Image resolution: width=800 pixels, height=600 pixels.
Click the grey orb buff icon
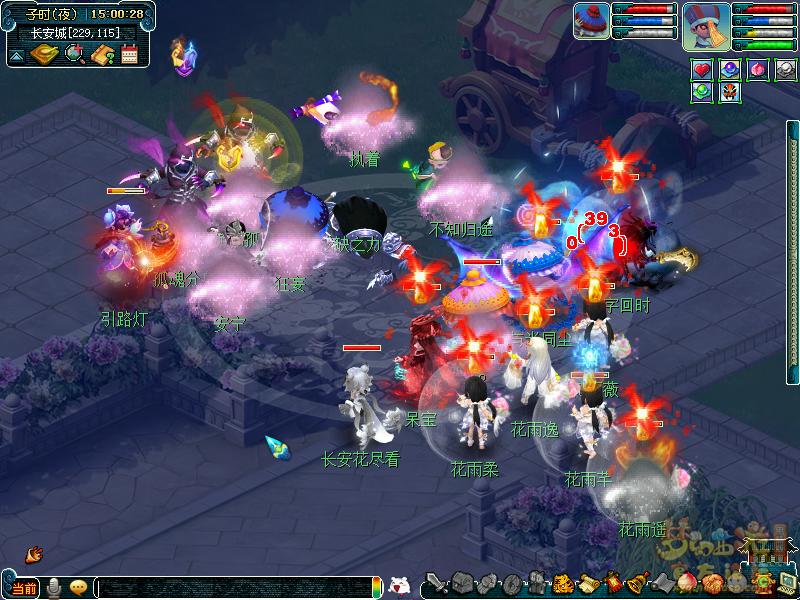[786, 70]
